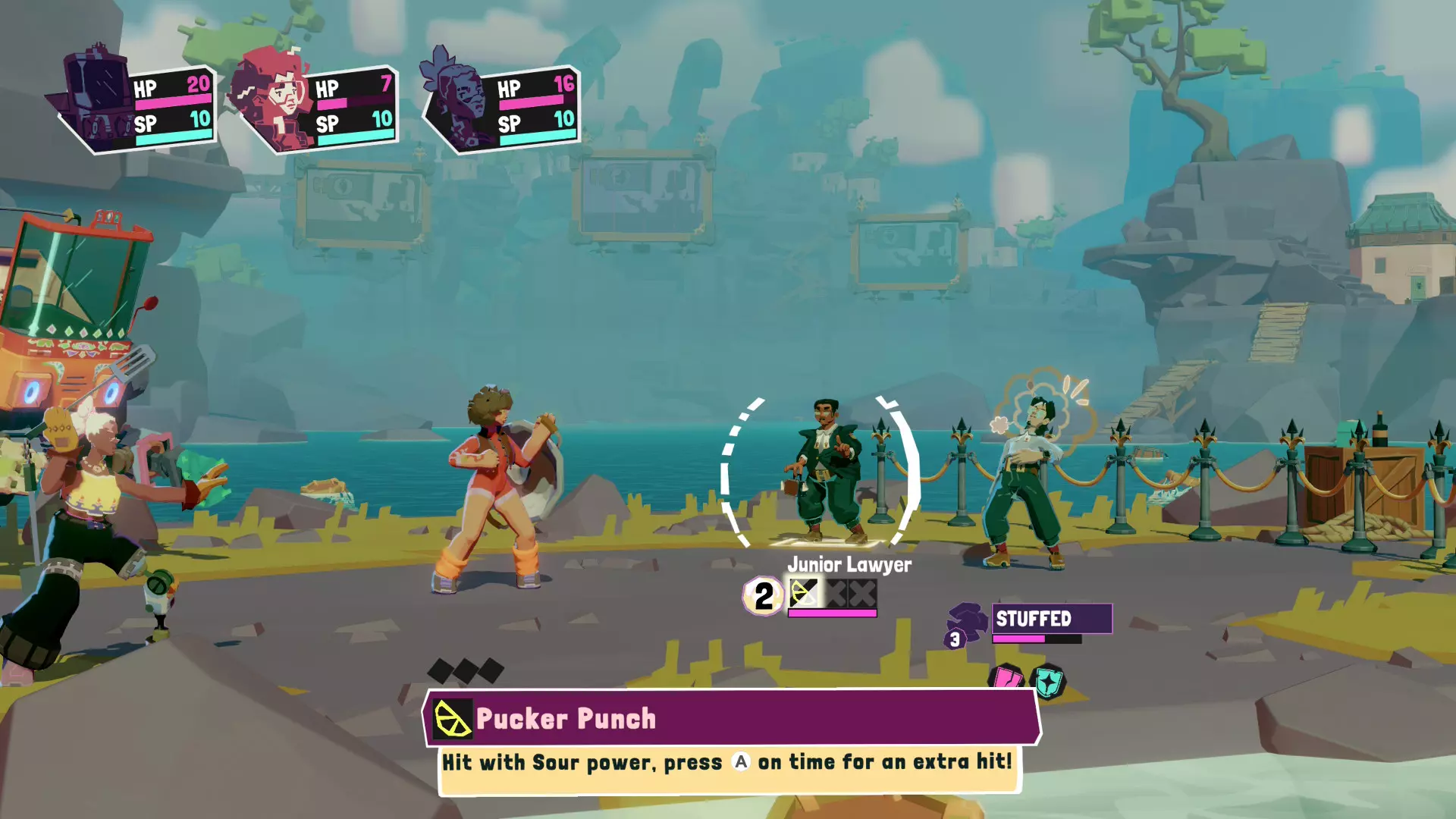This screenshot has height=819, width=1456.
Task: Click the teal star shield status icon
Action: point(1048,682)
